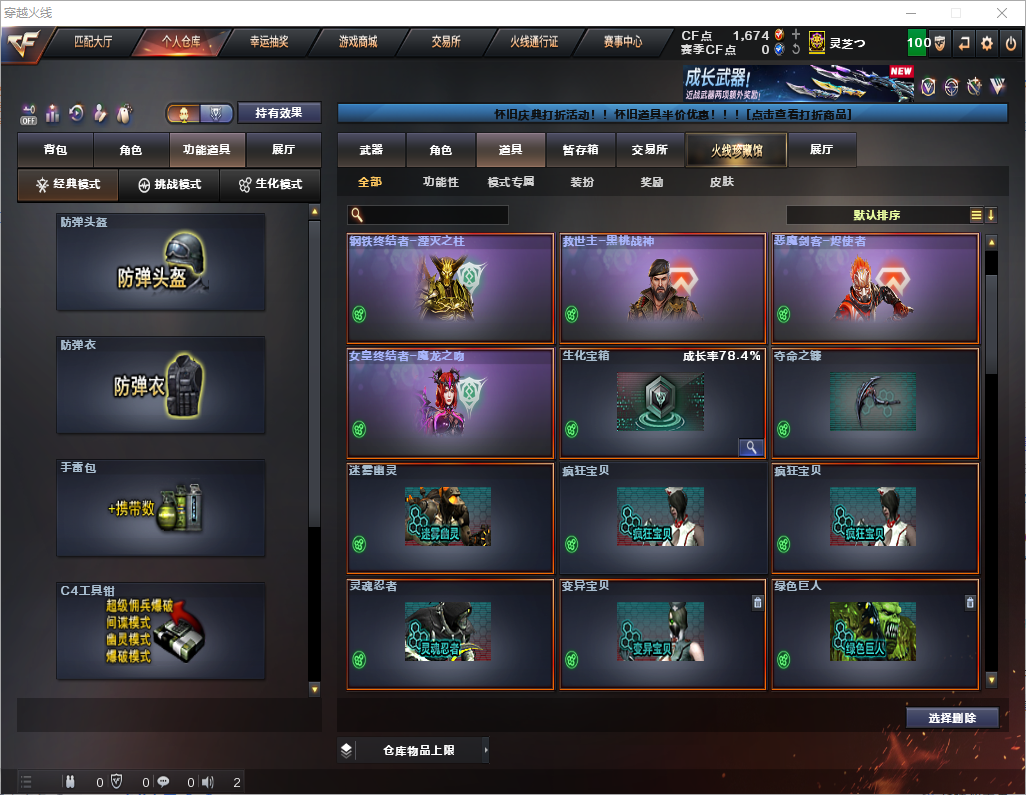Viewport: 1026px width, 795px height.
Task: Open the 幸运抽奖 lucky draw page
Action: point(269,42)
